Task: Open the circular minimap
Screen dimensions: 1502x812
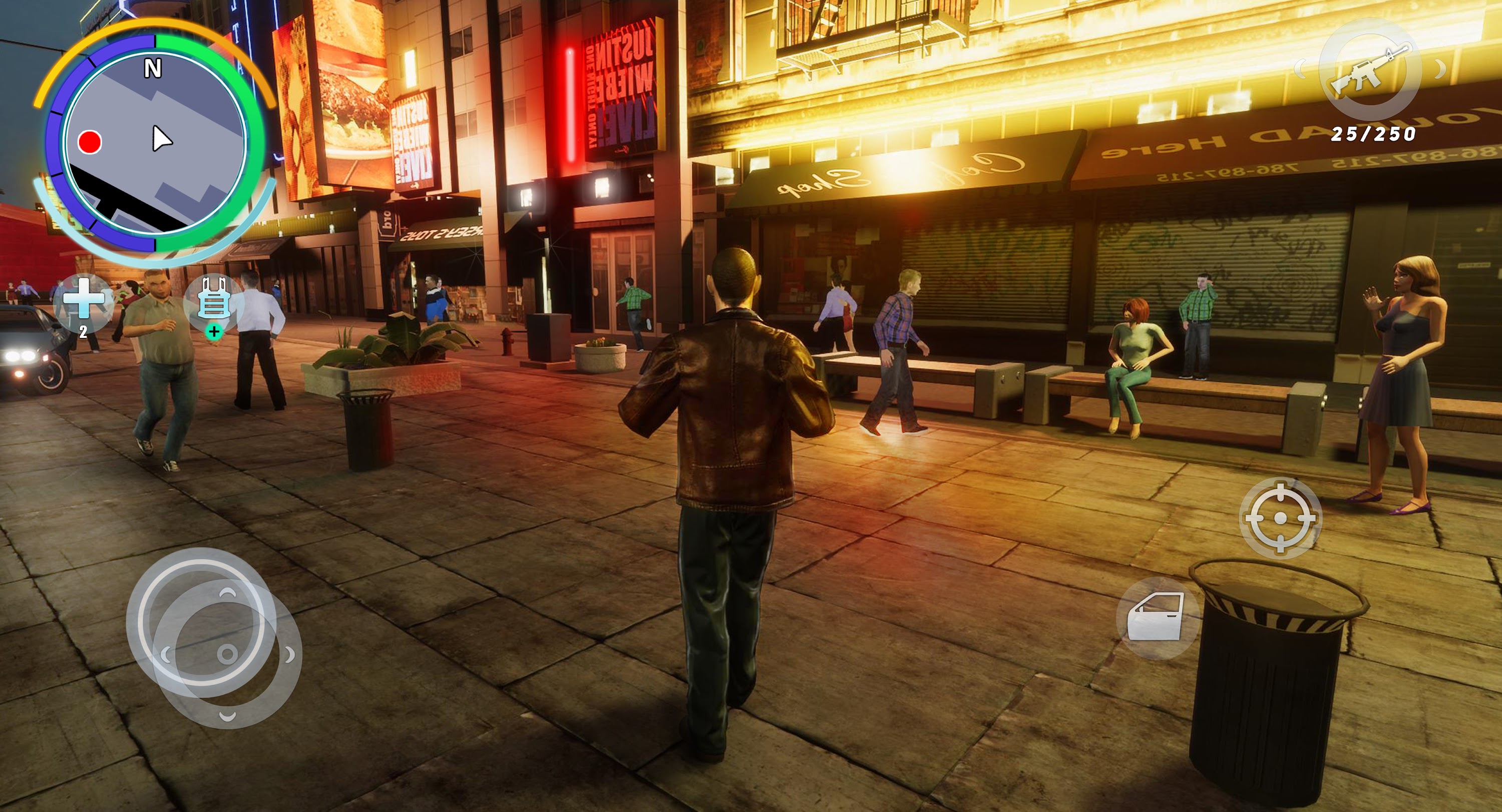Action: [155, 143]
